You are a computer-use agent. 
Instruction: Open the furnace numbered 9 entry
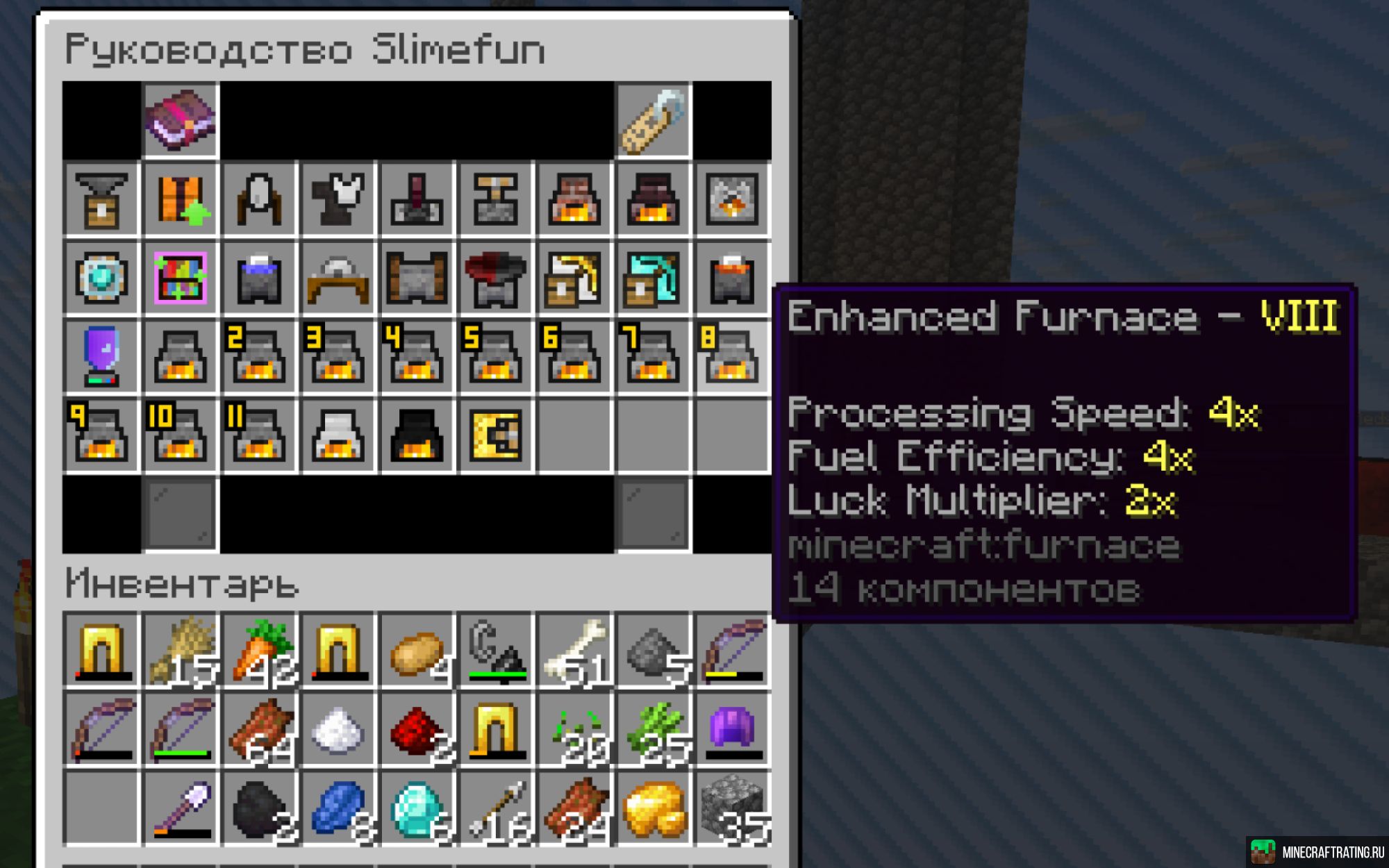pos(101,435)
